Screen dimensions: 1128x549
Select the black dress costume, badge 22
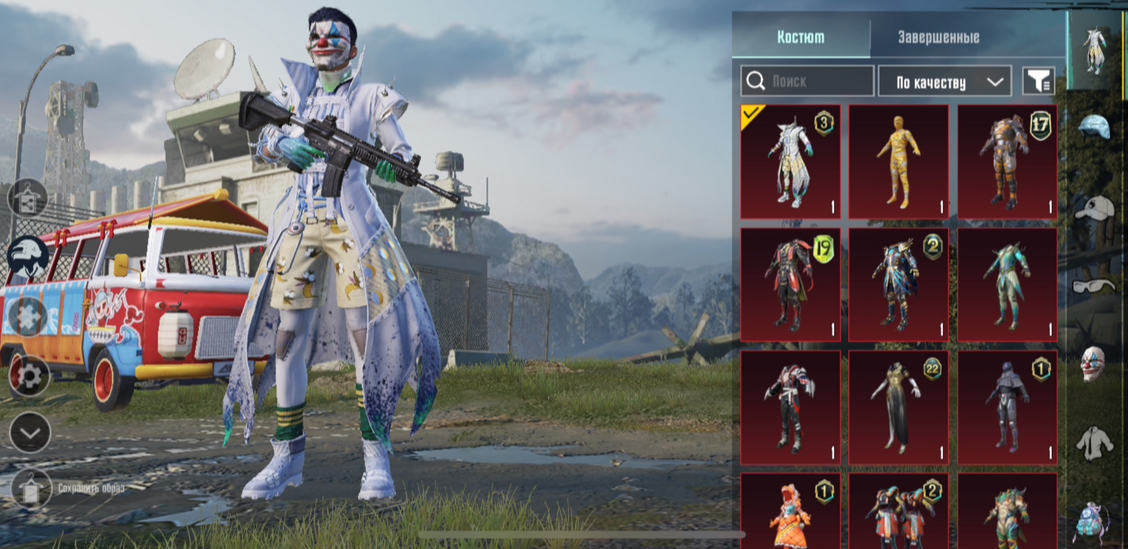898,407
